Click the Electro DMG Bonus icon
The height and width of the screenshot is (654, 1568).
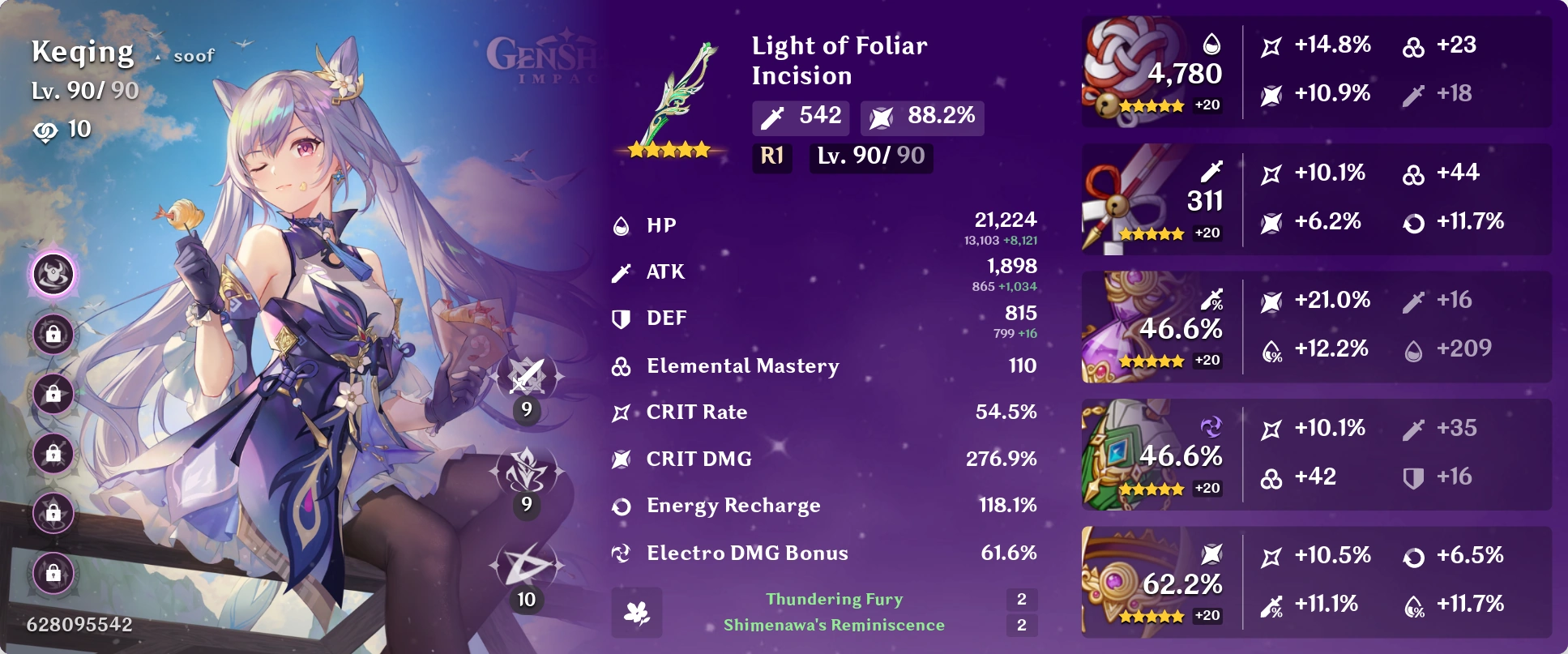[621, 552]
